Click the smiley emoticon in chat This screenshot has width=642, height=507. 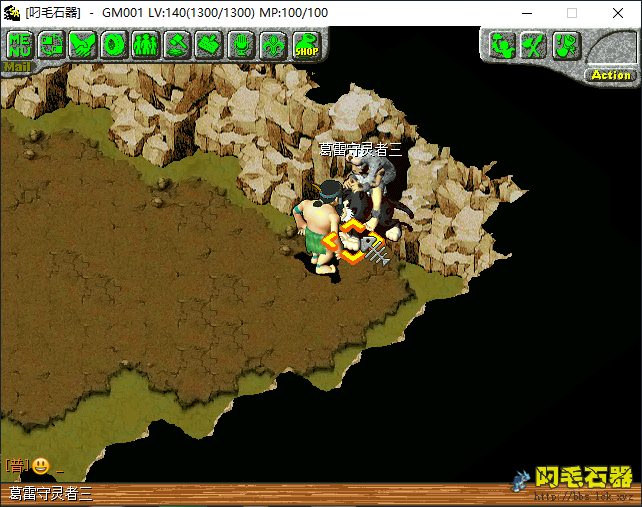pos(41,465)
